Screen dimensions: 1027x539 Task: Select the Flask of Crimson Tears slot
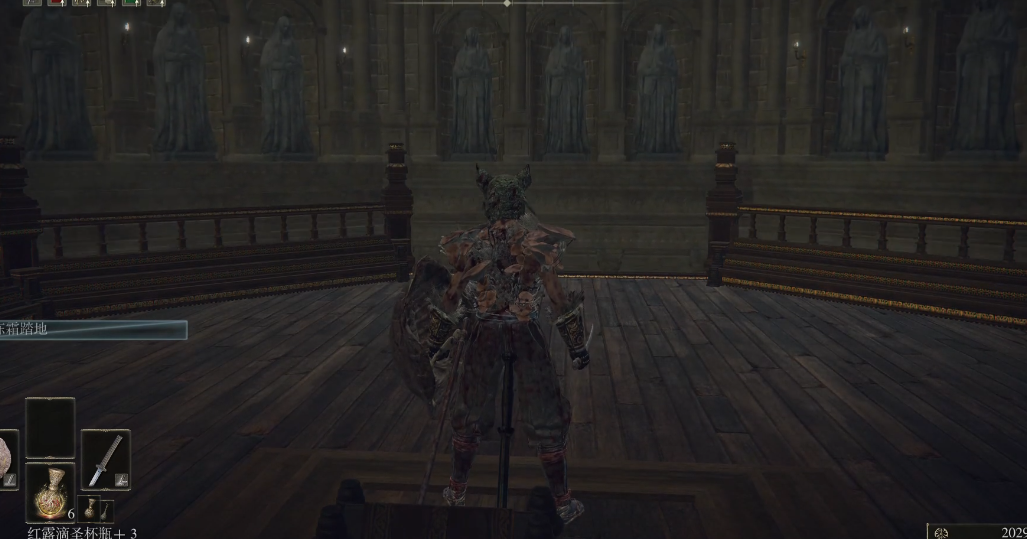[x=50, y=492]
